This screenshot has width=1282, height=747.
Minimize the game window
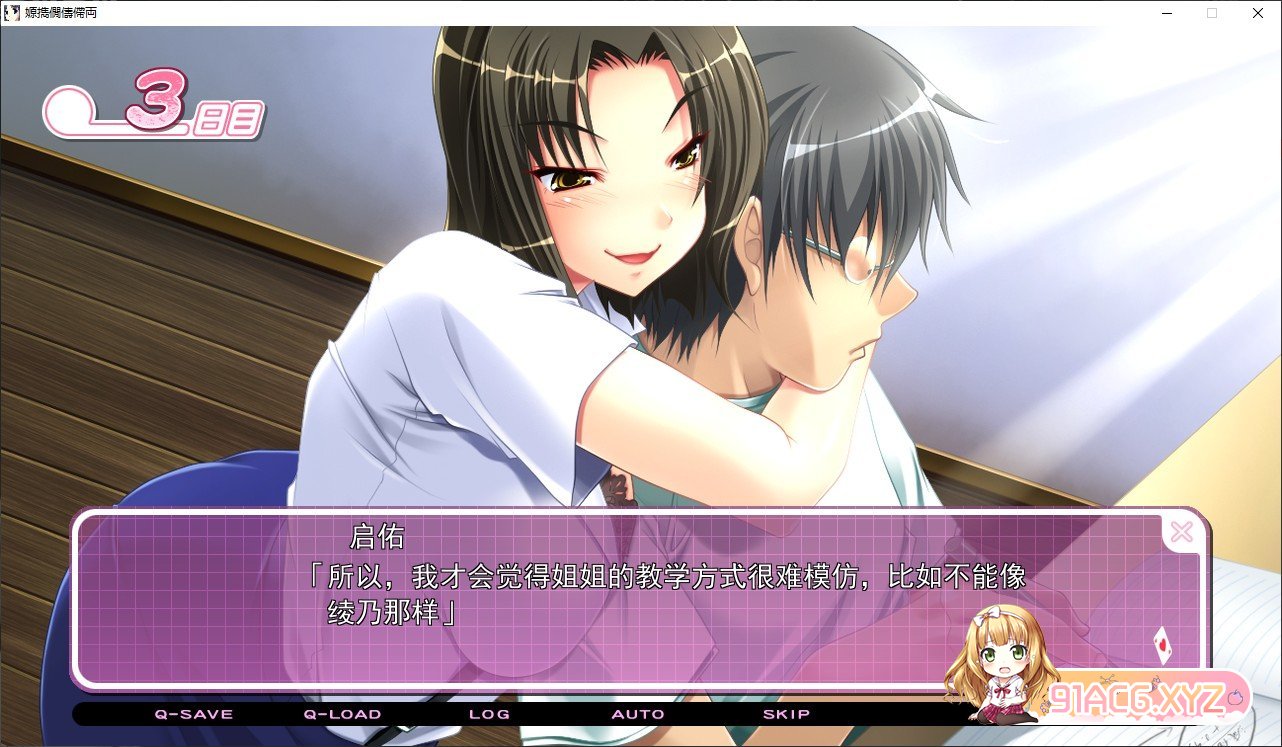pos(1166,13)
